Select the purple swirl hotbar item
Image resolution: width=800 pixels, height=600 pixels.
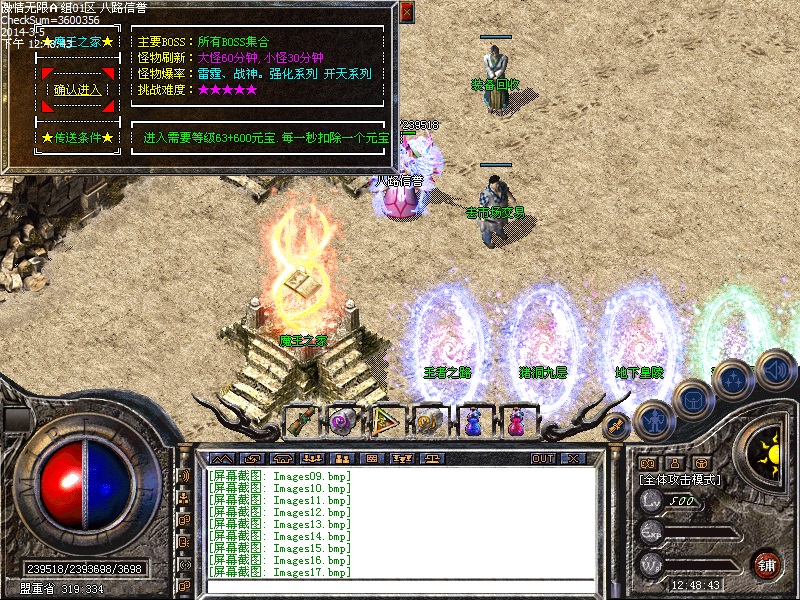pos(343,421)
